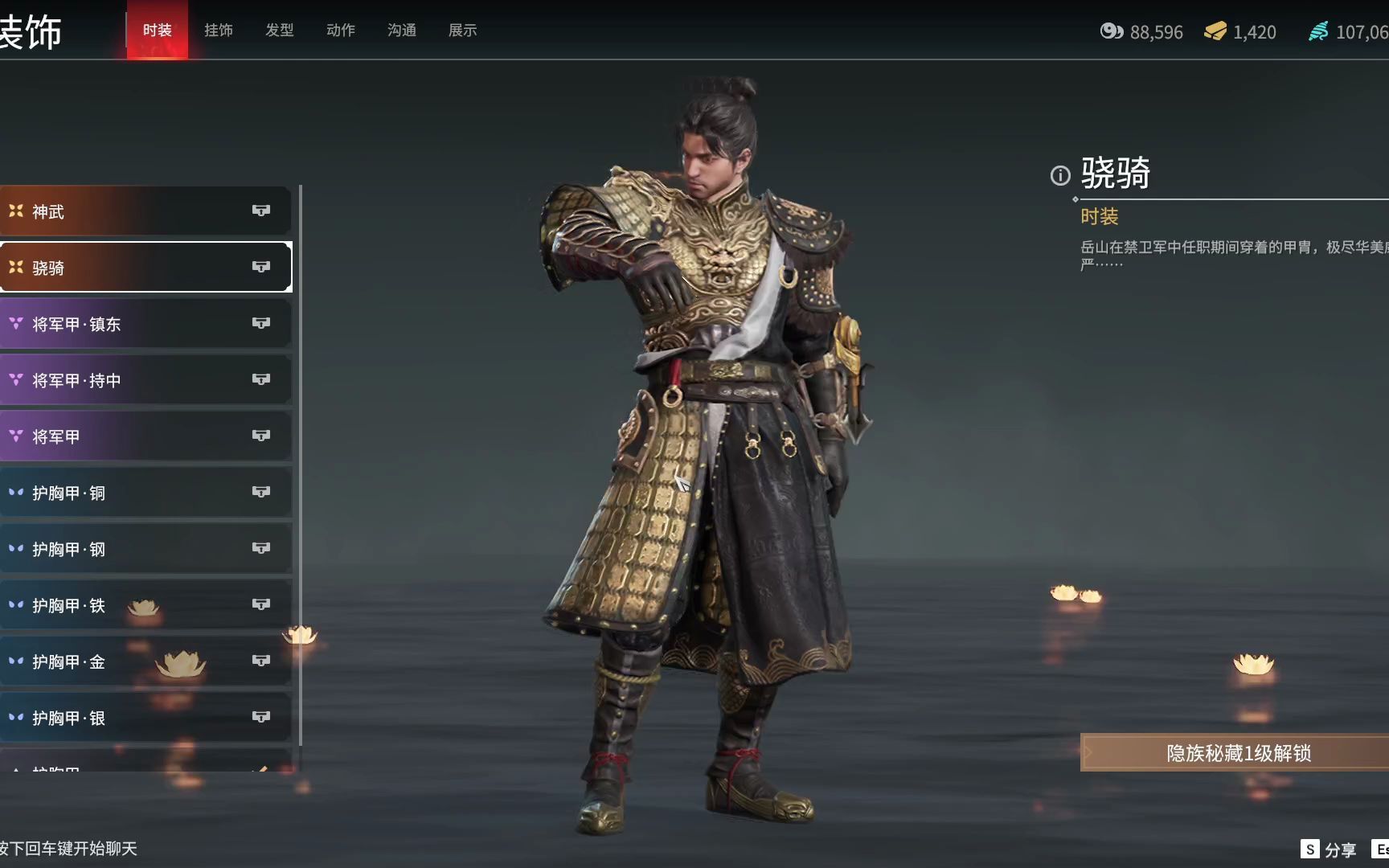This screenshot has width=1389, height=868.
Task: Select the 将军甲·镇东 outfit
Action: point(145,324)
